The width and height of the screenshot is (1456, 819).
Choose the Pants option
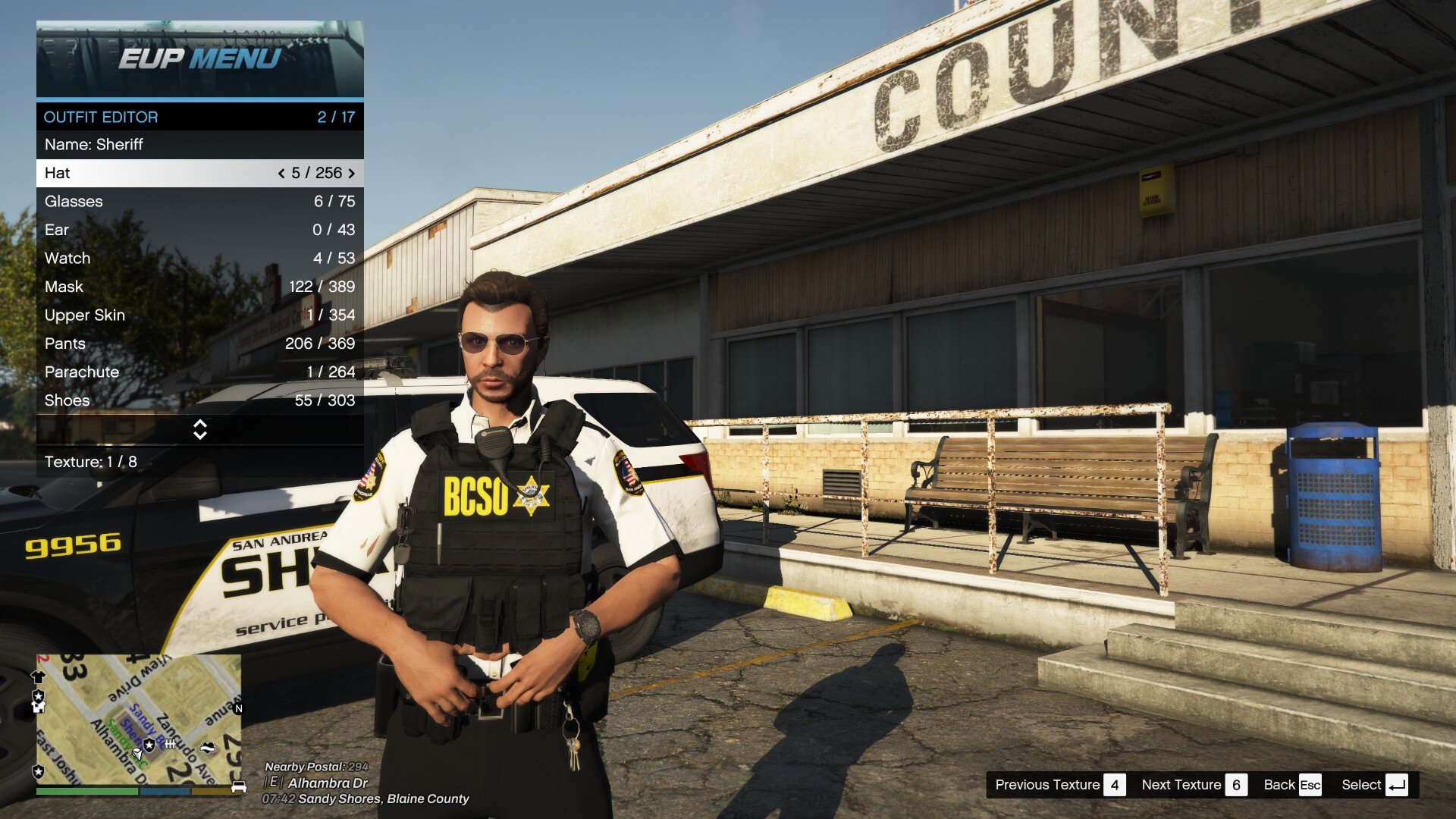pyautogui.click(x=199, y=344)
